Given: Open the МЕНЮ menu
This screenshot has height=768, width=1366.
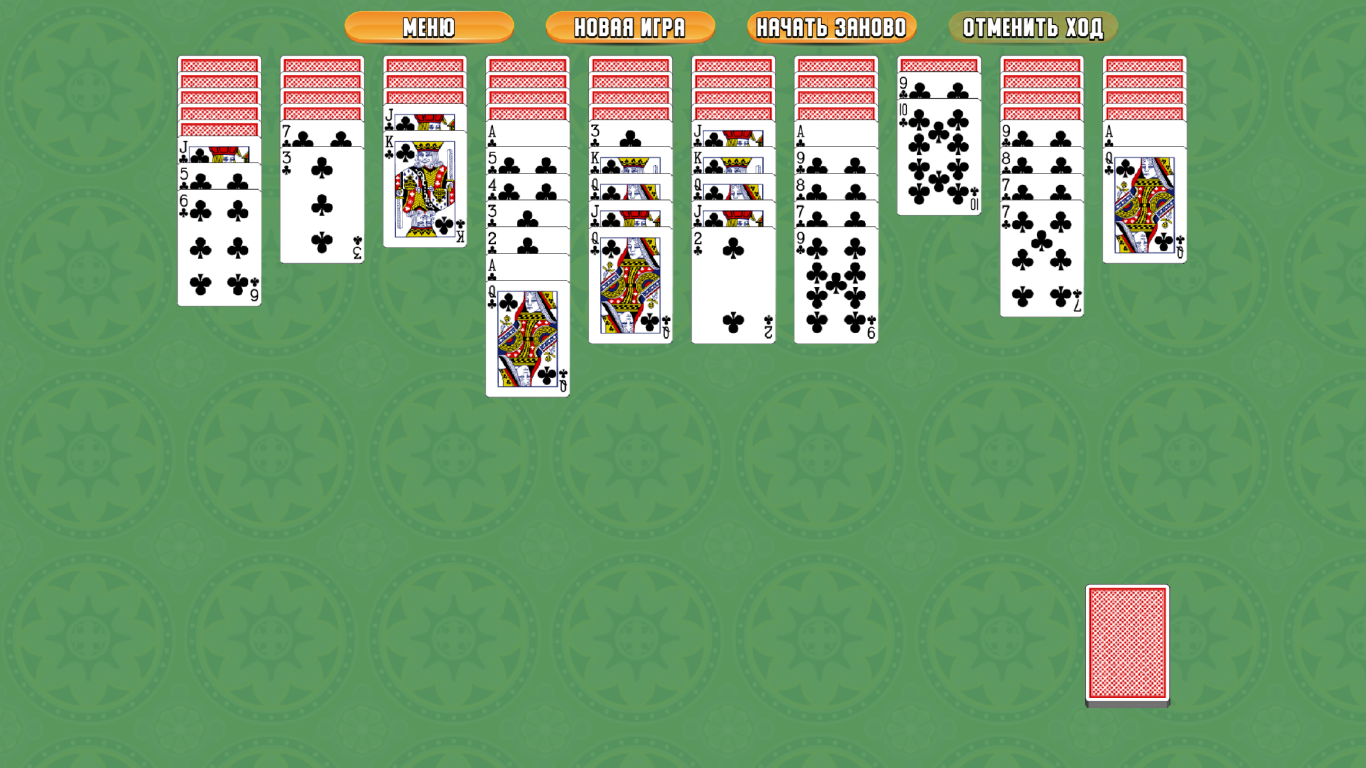Looking at the screenshot, I should (x=428, y=27).
